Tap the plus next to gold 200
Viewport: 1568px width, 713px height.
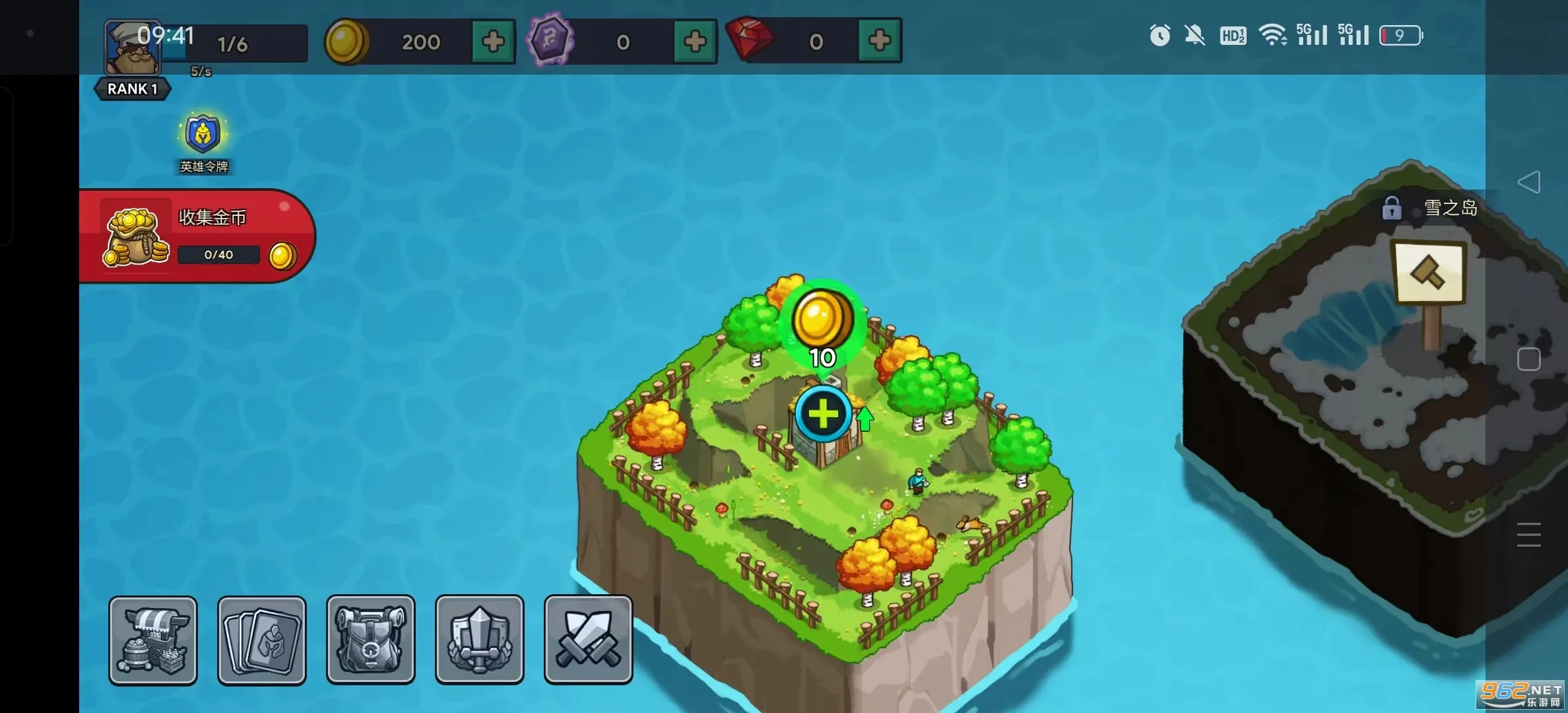coord(494,41)
